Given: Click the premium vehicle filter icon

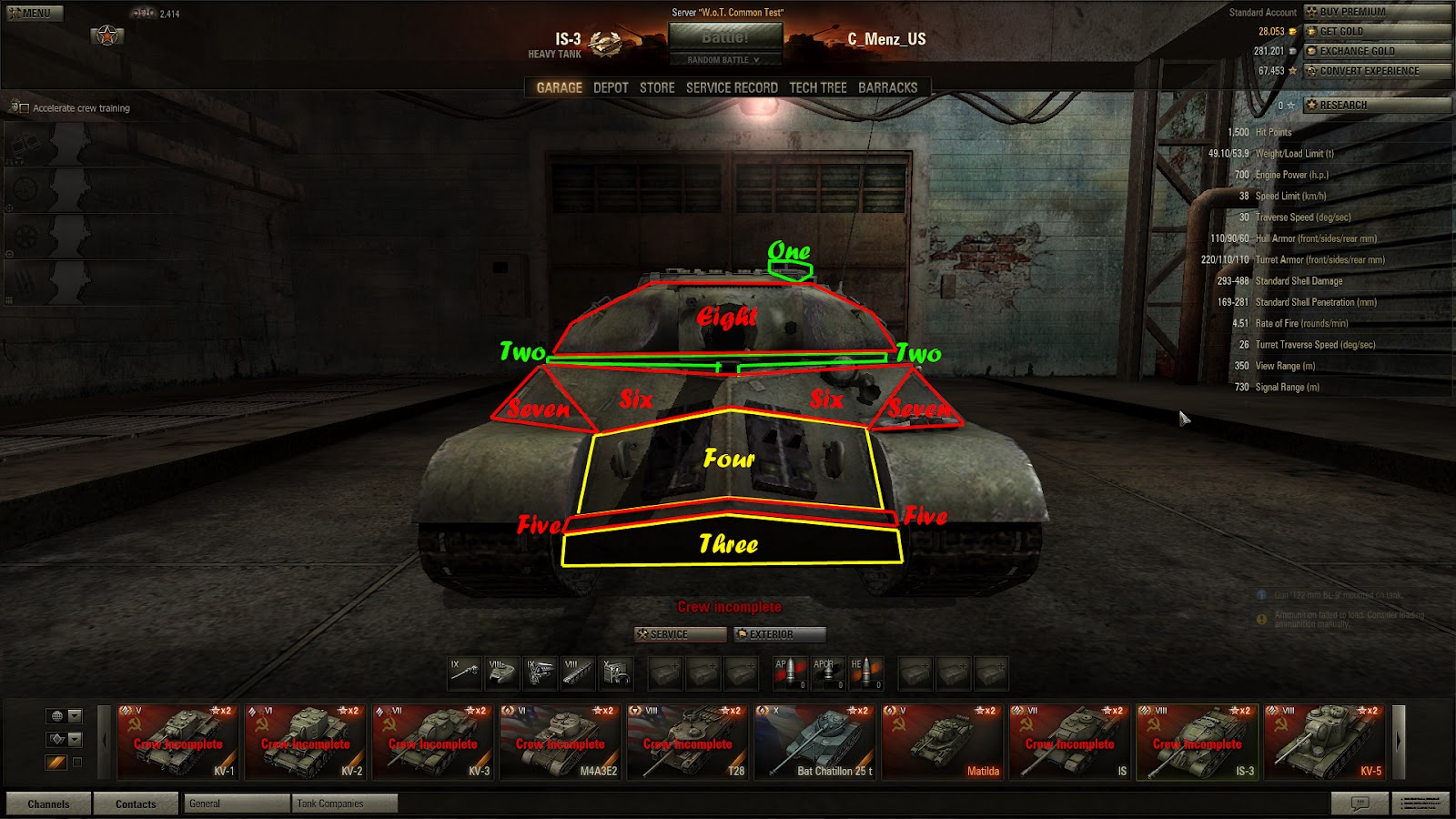Looking at the screenshot, I should [56, 762].
